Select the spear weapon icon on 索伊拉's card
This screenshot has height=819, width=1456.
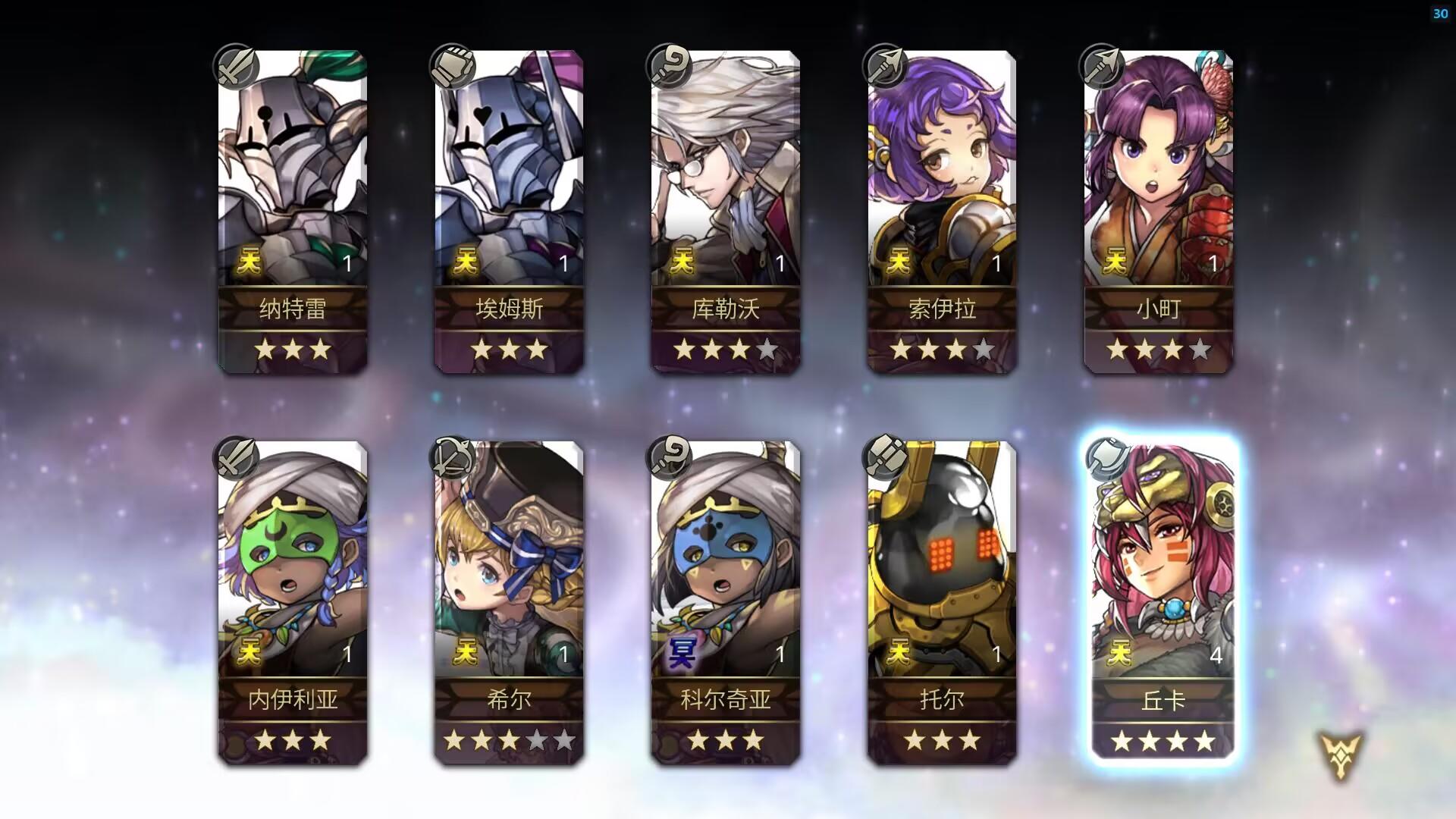point(885,67)
